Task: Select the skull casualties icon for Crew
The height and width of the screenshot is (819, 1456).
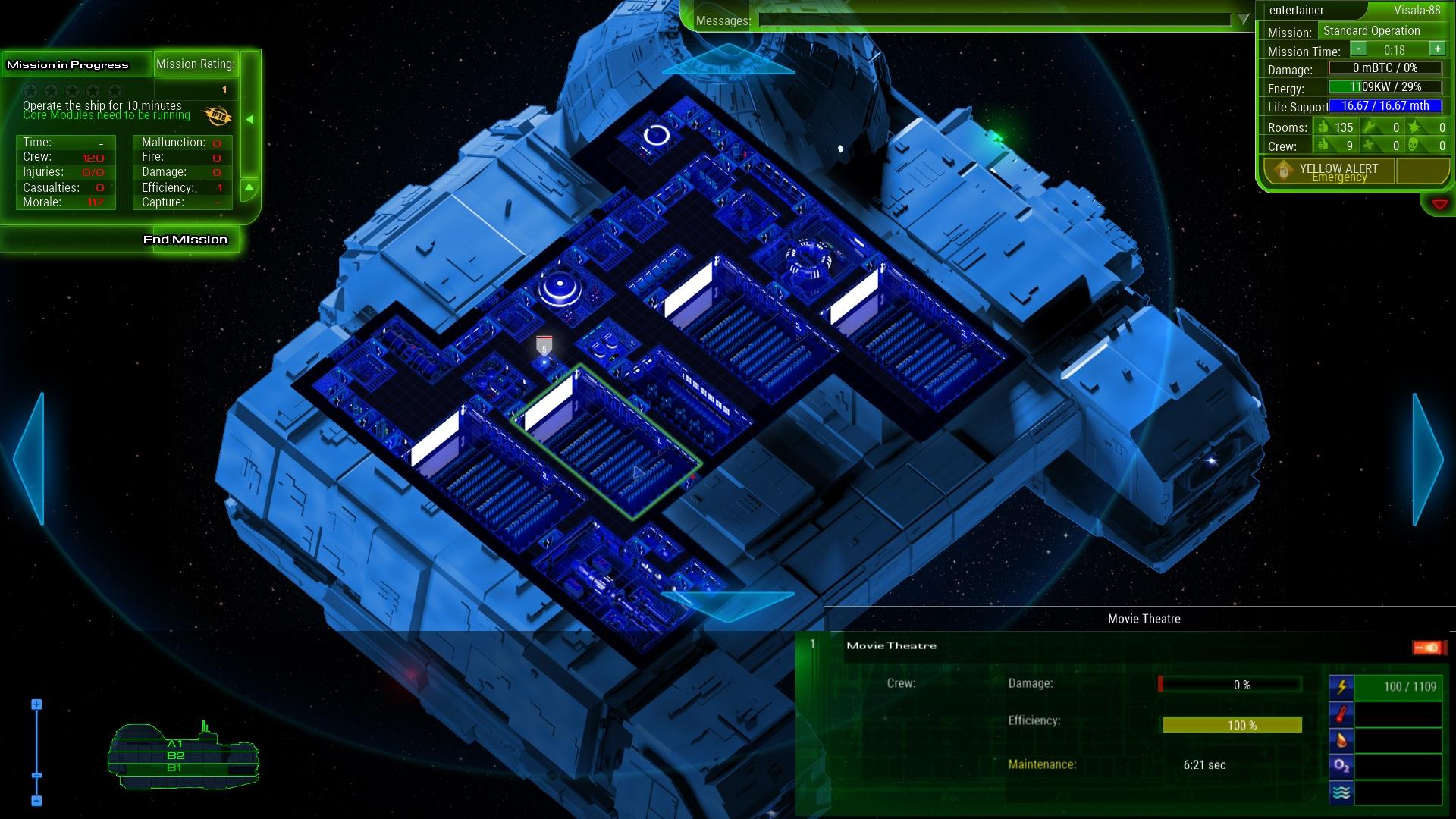Action: pyautogui.click(x=1413, y=145)
